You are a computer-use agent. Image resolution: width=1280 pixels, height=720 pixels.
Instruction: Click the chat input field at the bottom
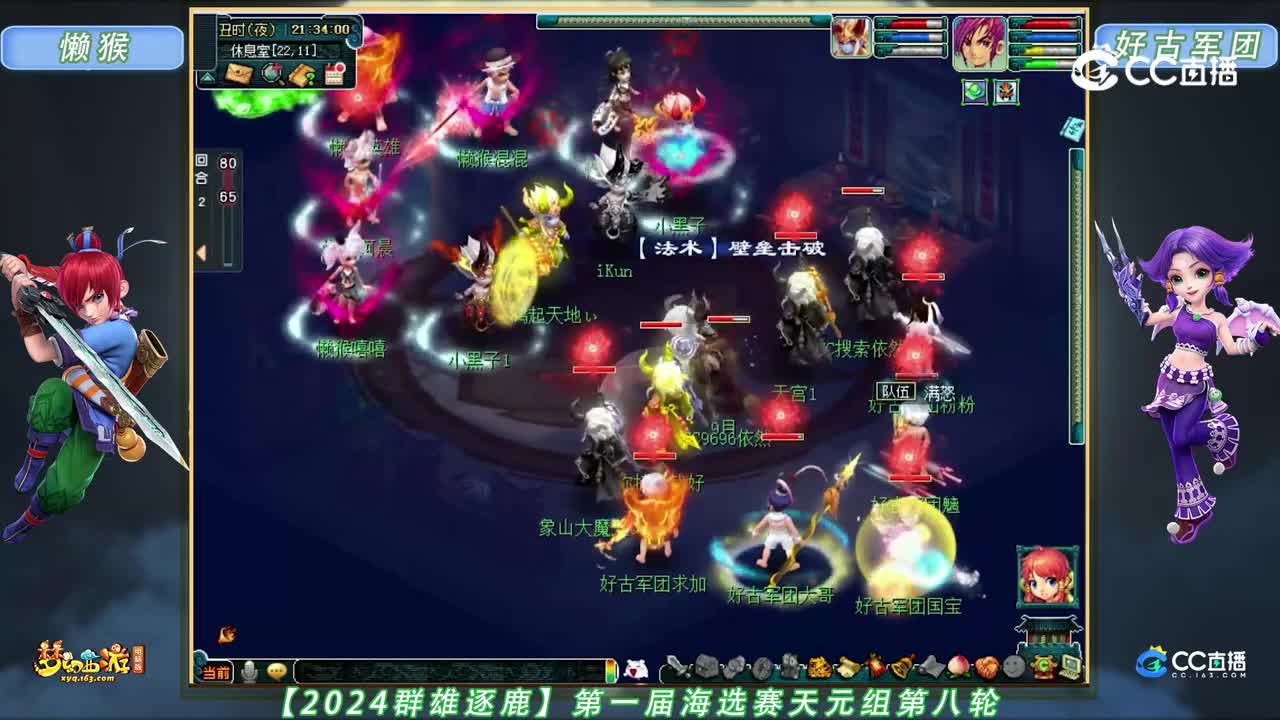(x=450, y=670)
